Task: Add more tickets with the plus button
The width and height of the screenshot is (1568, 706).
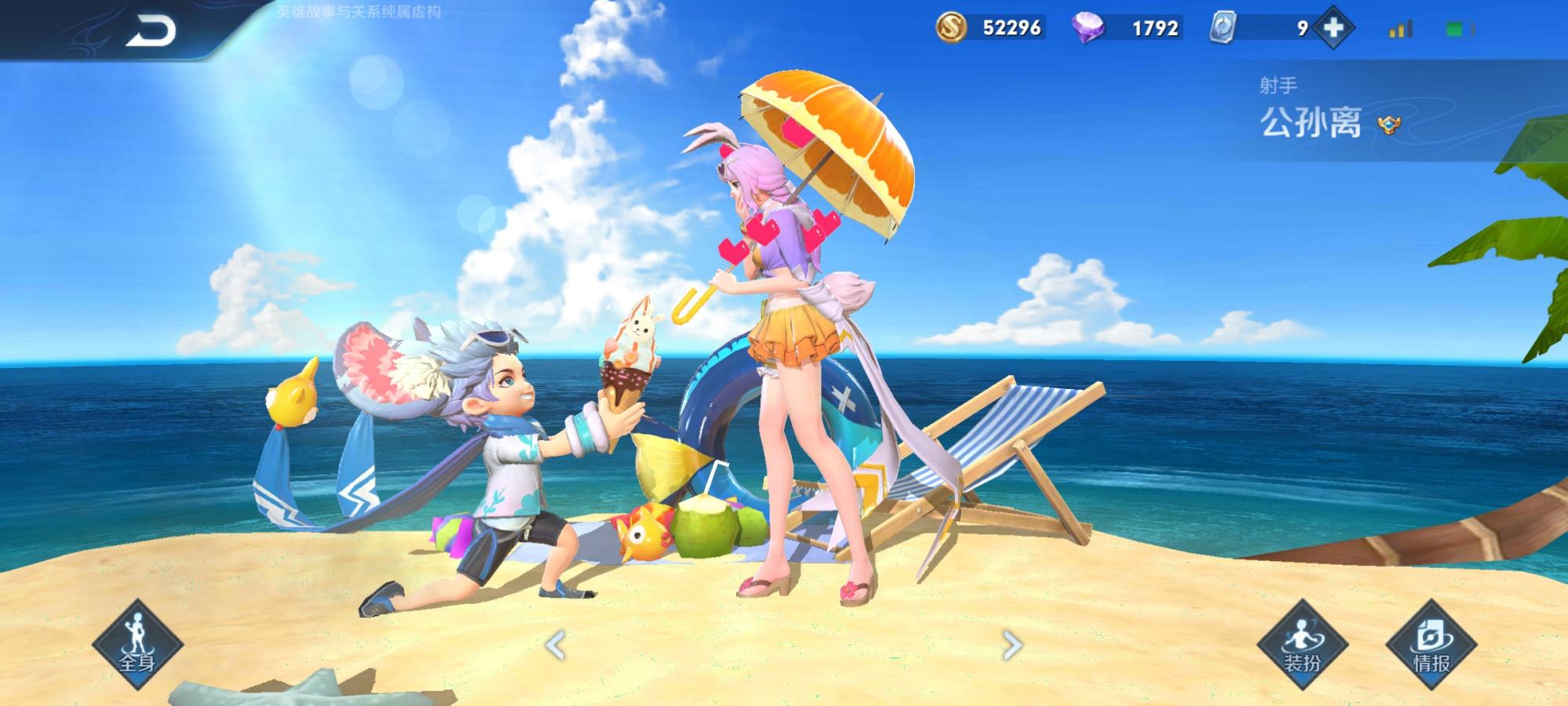Action: pos(1334,28)
